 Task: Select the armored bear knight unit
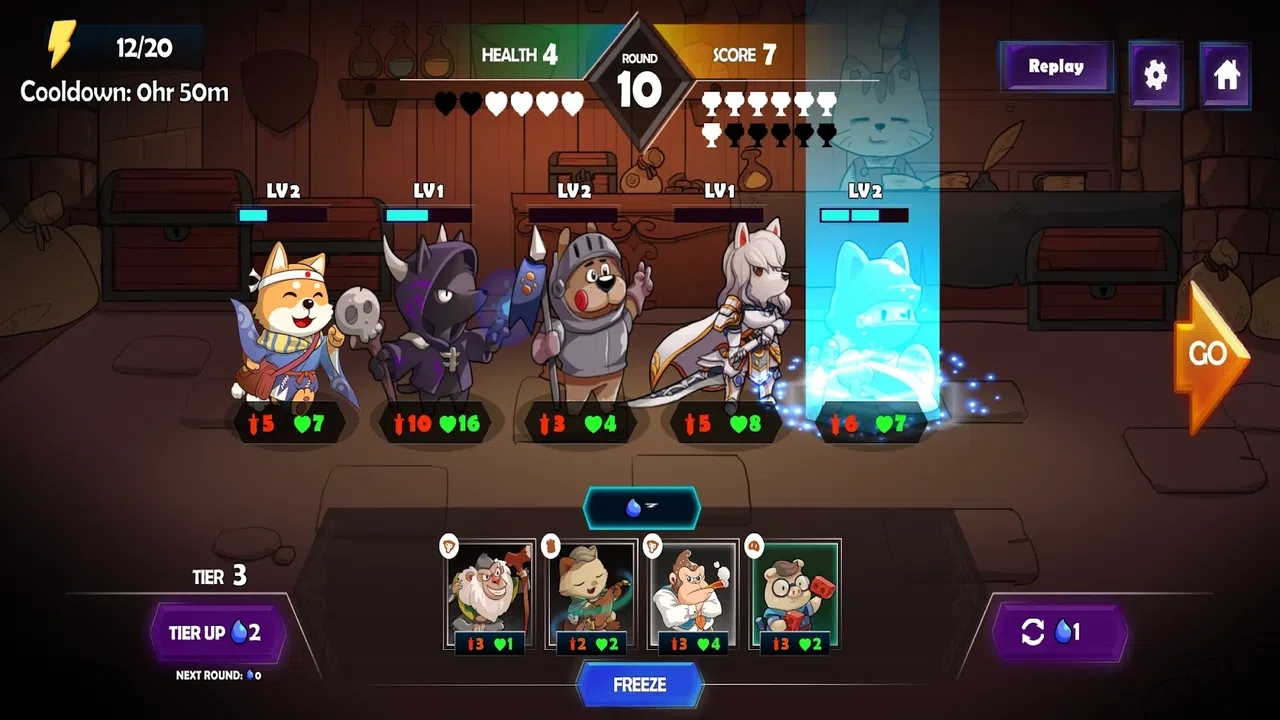[580, 320]
